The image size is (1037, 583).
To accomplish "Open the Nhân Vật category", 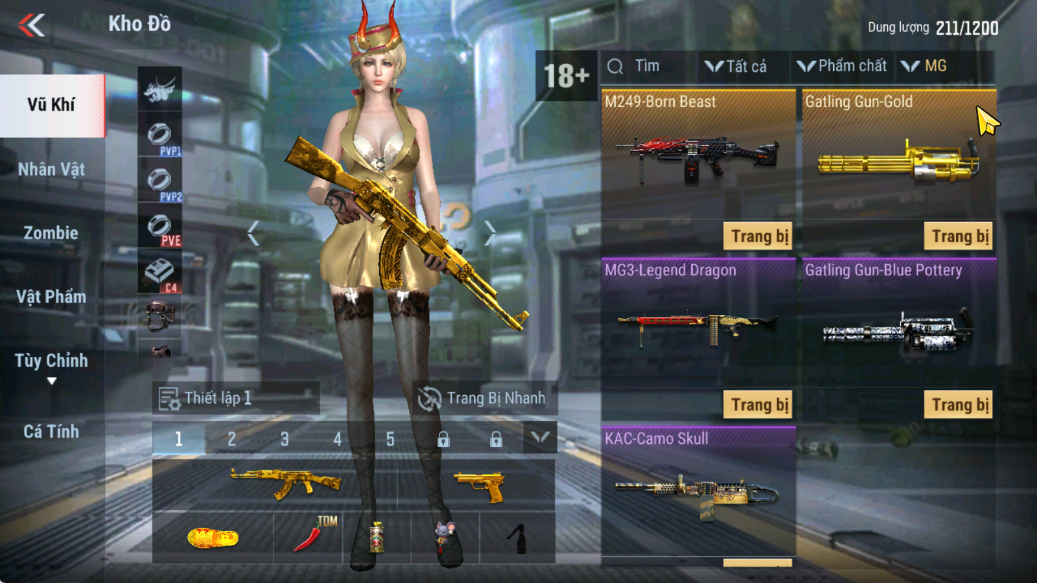I will click(x=51, y=169).
